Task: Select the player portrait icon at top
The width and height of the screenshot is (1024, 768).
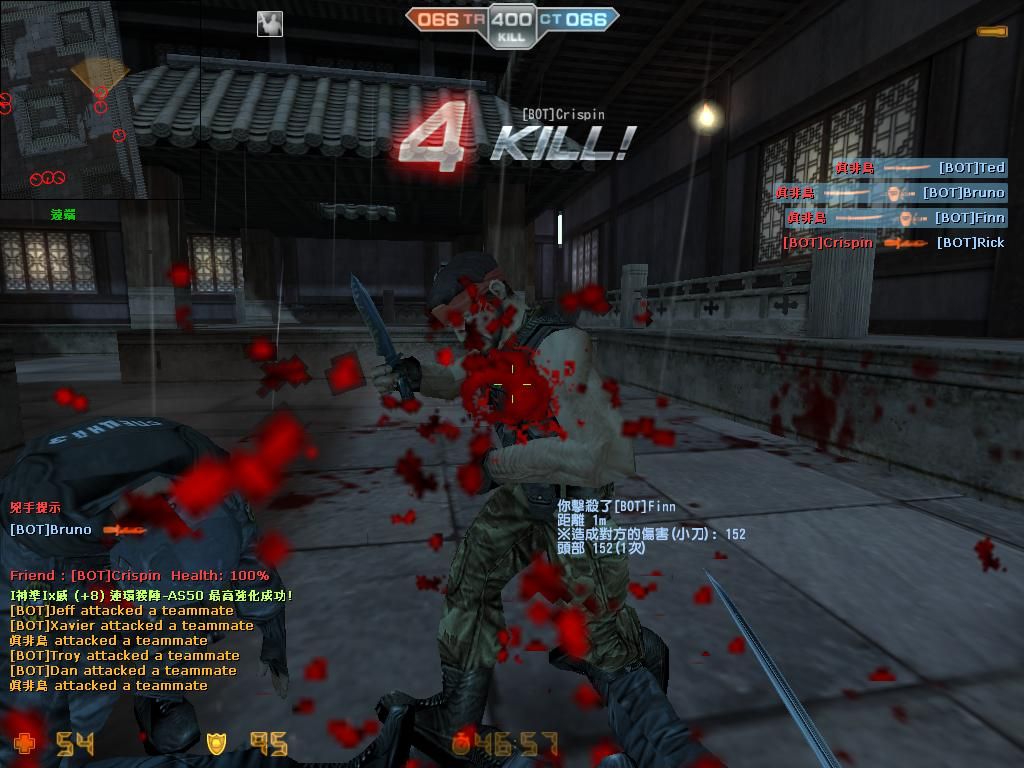Action: [269, 23]
